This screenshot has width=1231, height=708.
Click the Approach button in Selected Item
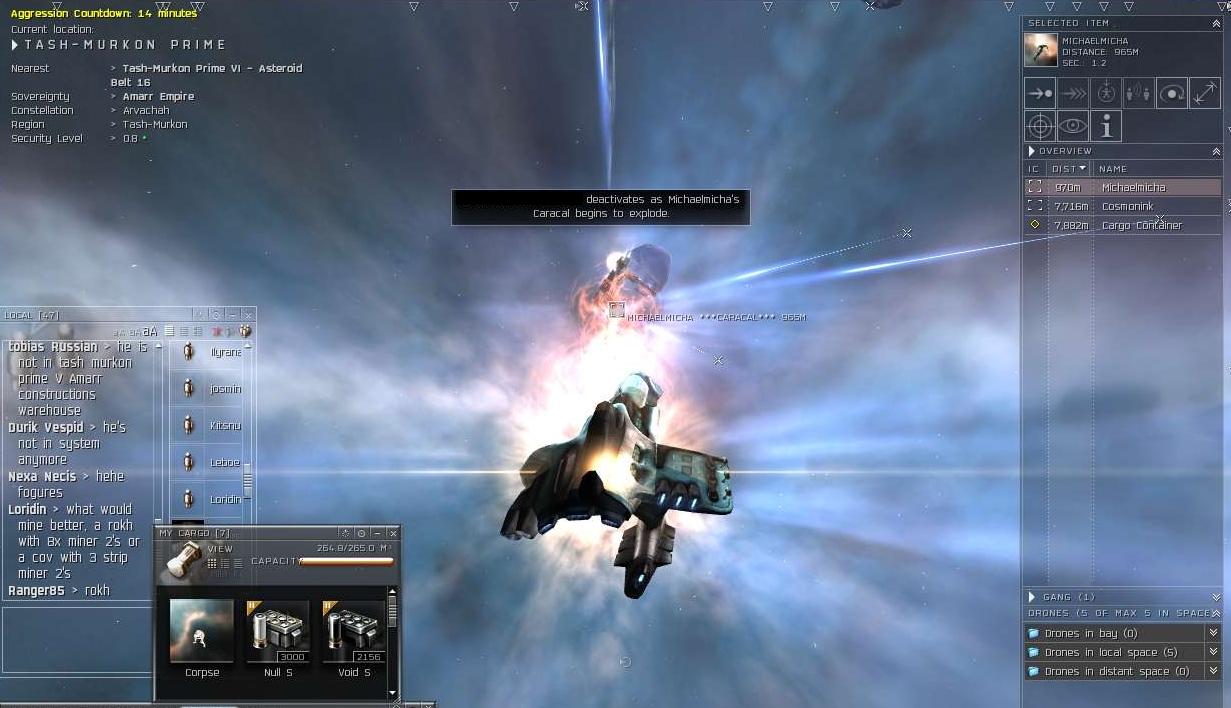tap(1040, 94)
